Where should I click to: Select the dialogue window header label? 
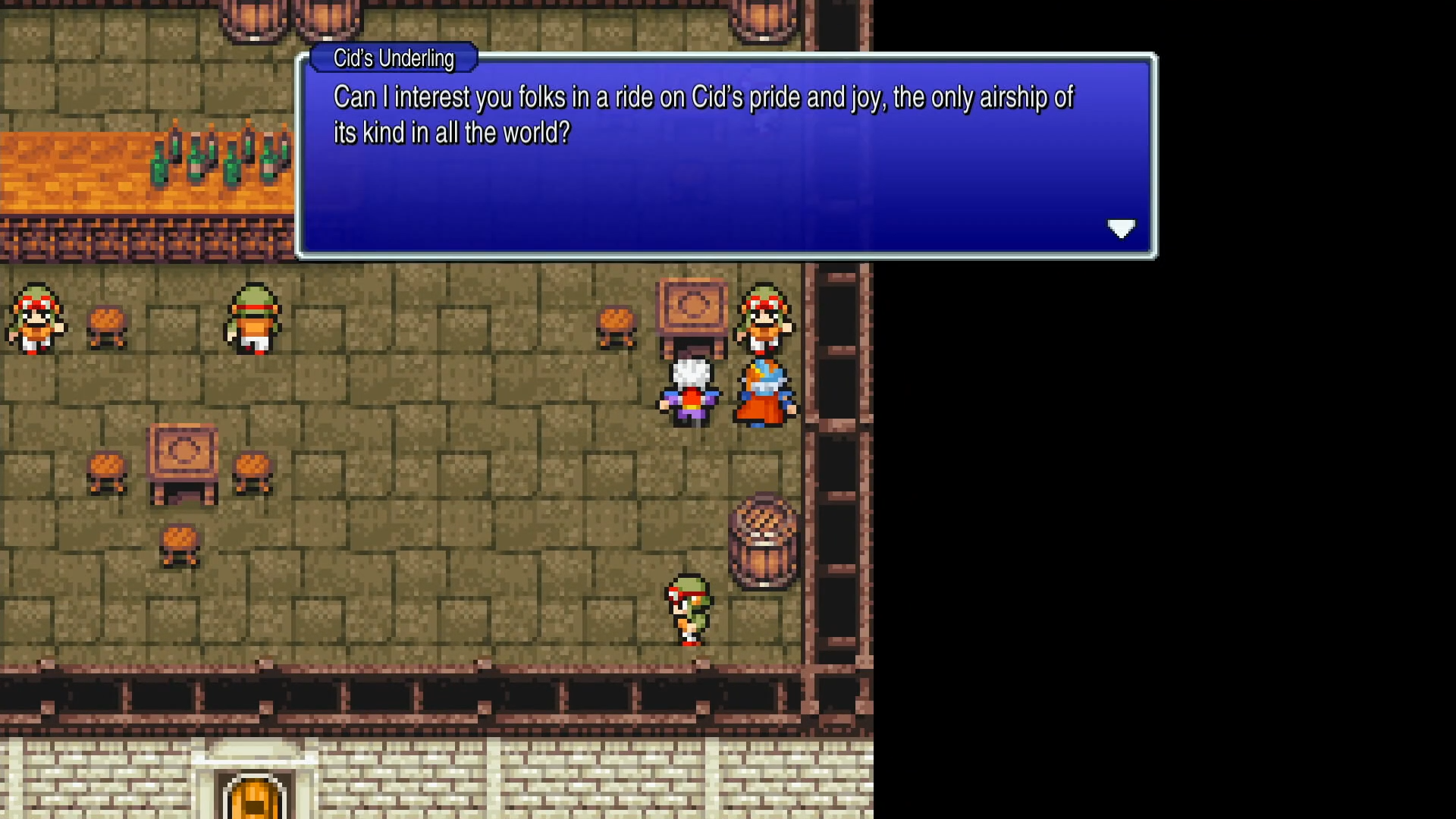coord(392,58)
